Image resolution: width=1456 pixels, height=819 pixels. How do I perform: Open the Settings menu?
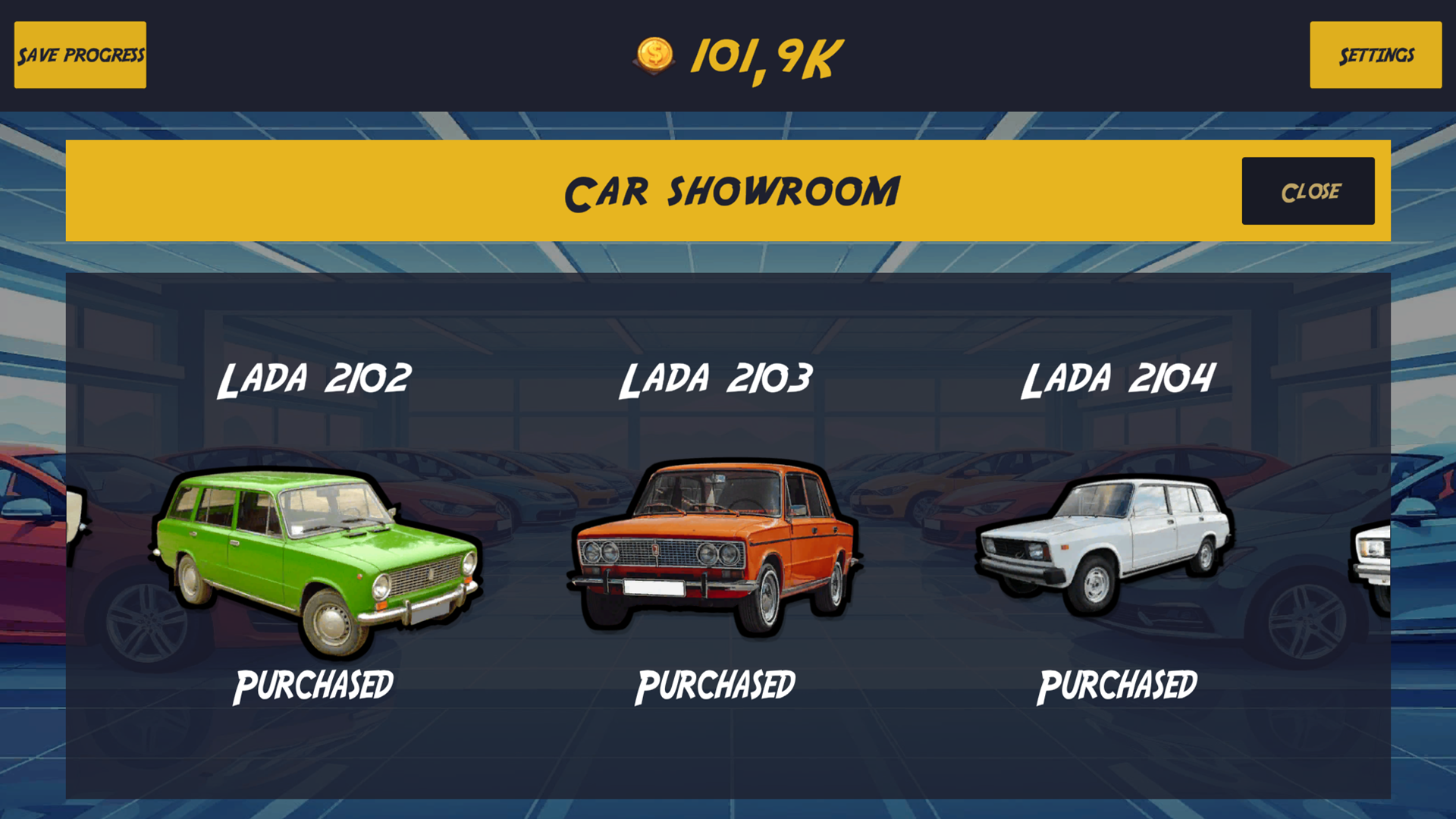1376,55
